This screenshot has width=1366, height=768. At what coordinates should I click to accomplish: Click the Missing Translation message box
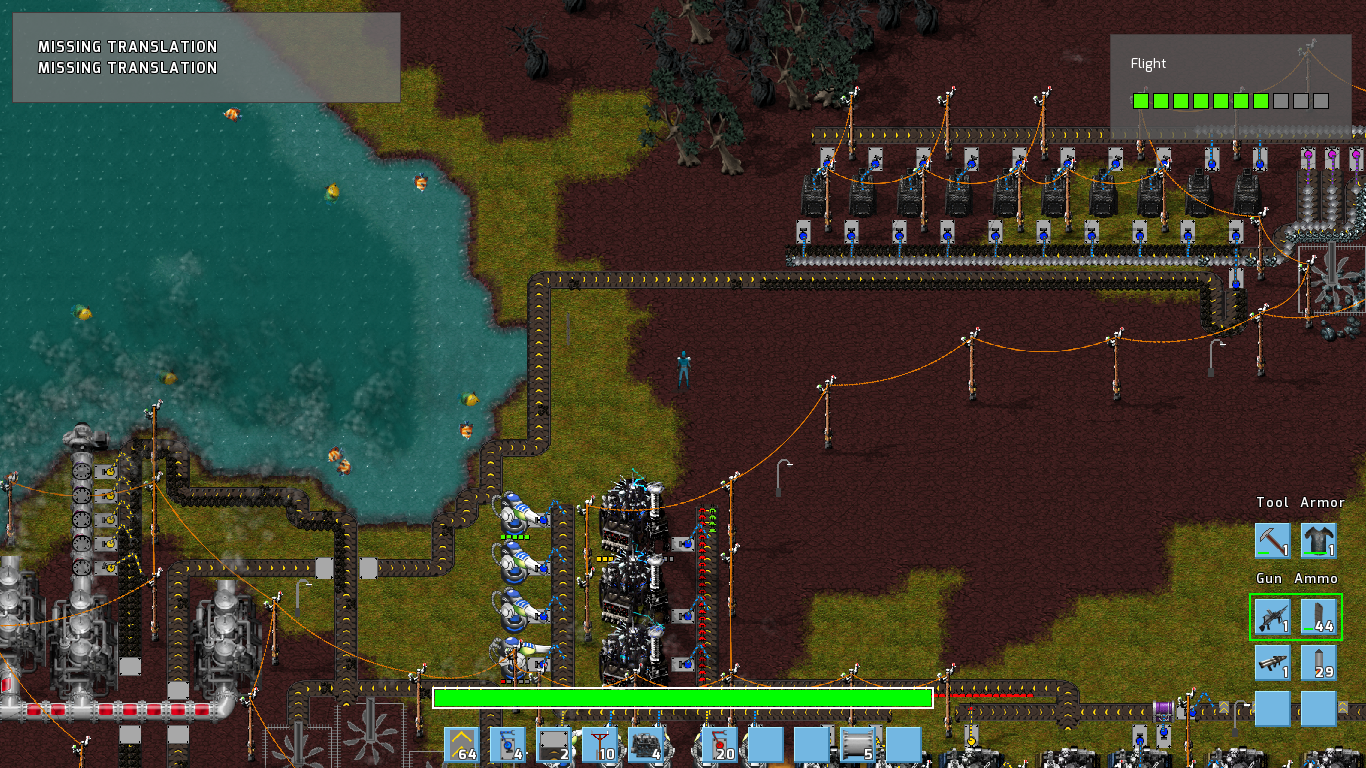(206, 57)
